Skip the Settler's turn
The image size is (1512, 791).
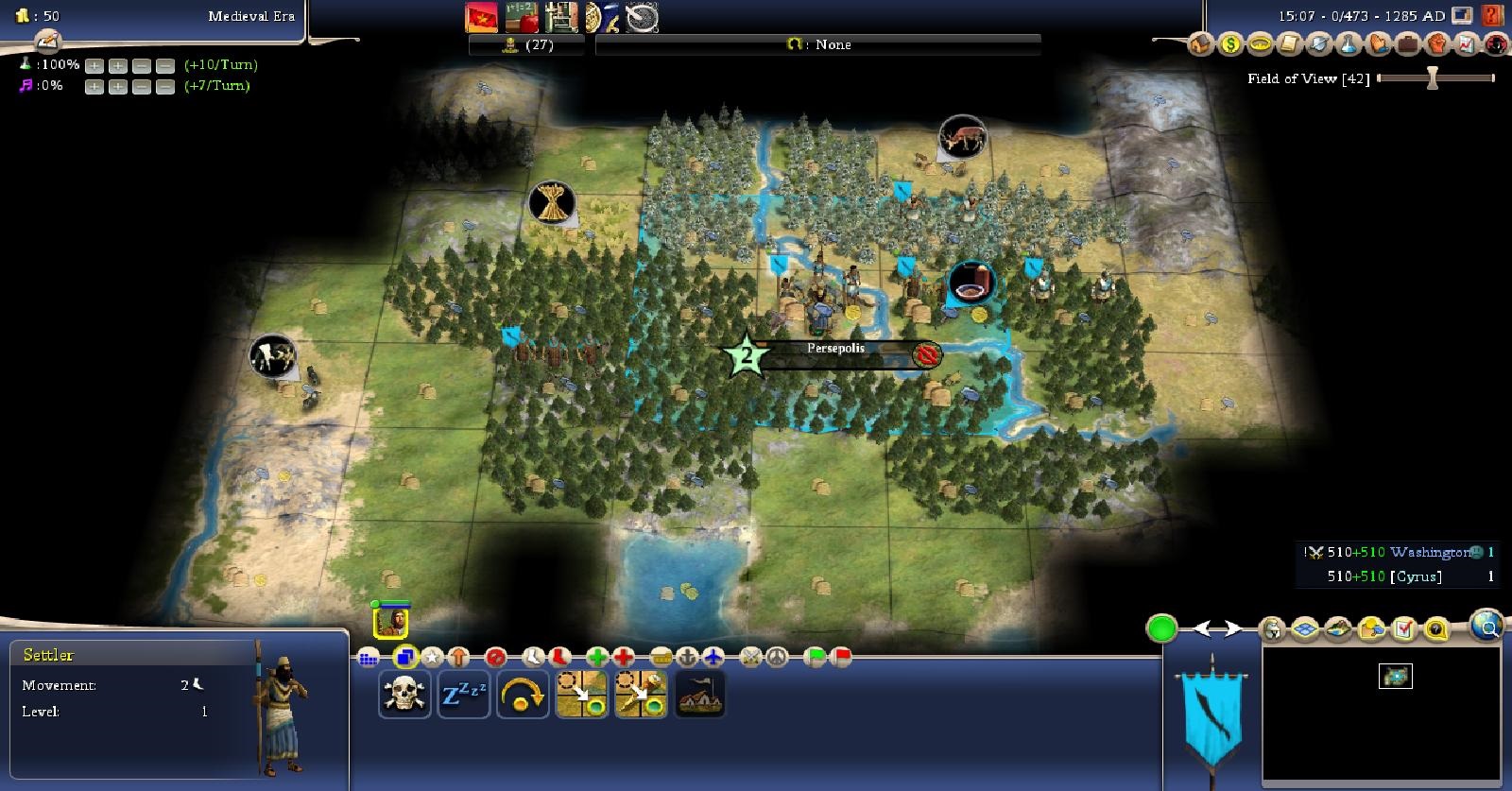point(523,696)
